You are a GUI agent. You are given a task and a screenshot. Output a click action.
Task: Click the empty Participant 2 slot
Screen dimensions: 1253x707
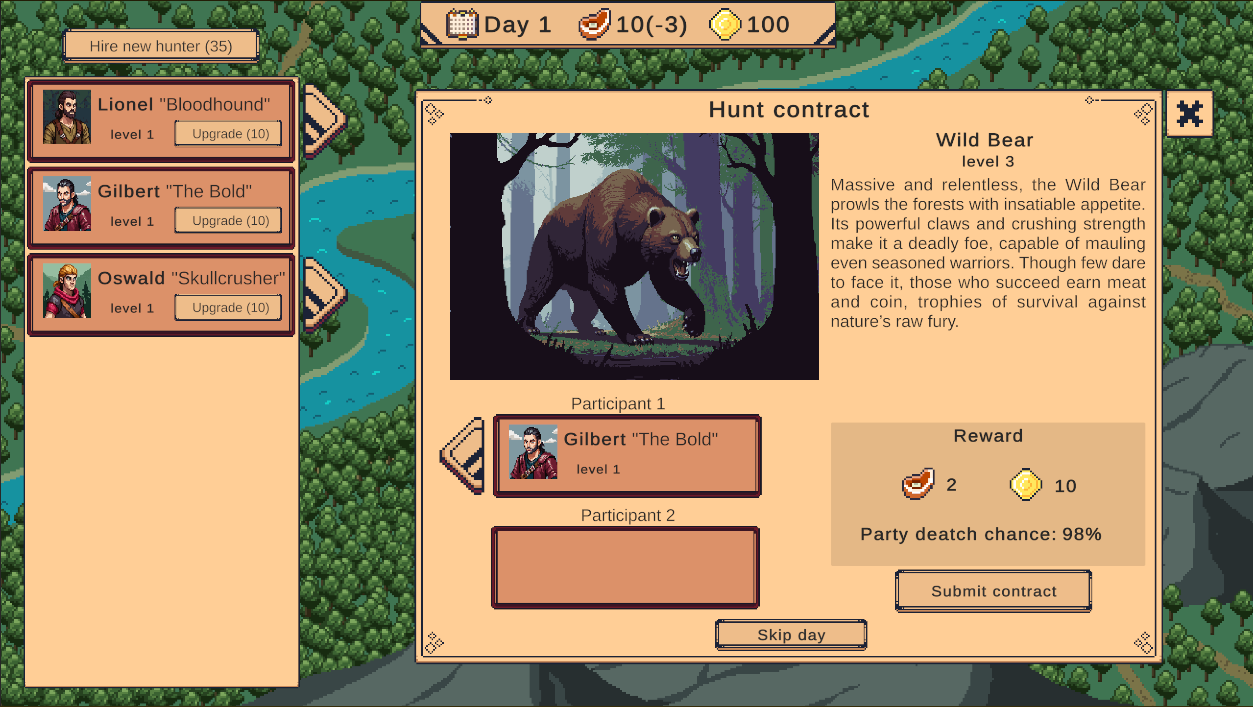pos(625,567)
